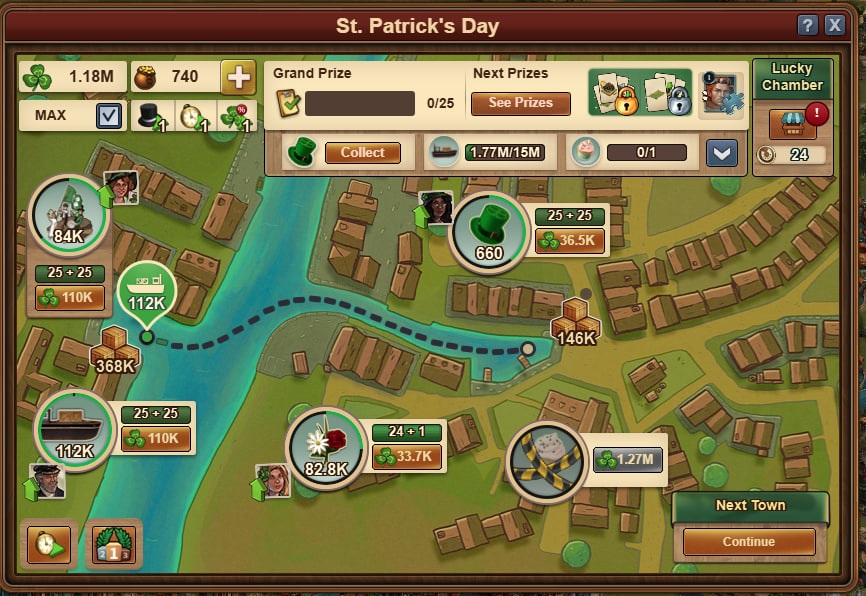
Task: Open the Lucky Chamber chest
Action: click(792, 123)
